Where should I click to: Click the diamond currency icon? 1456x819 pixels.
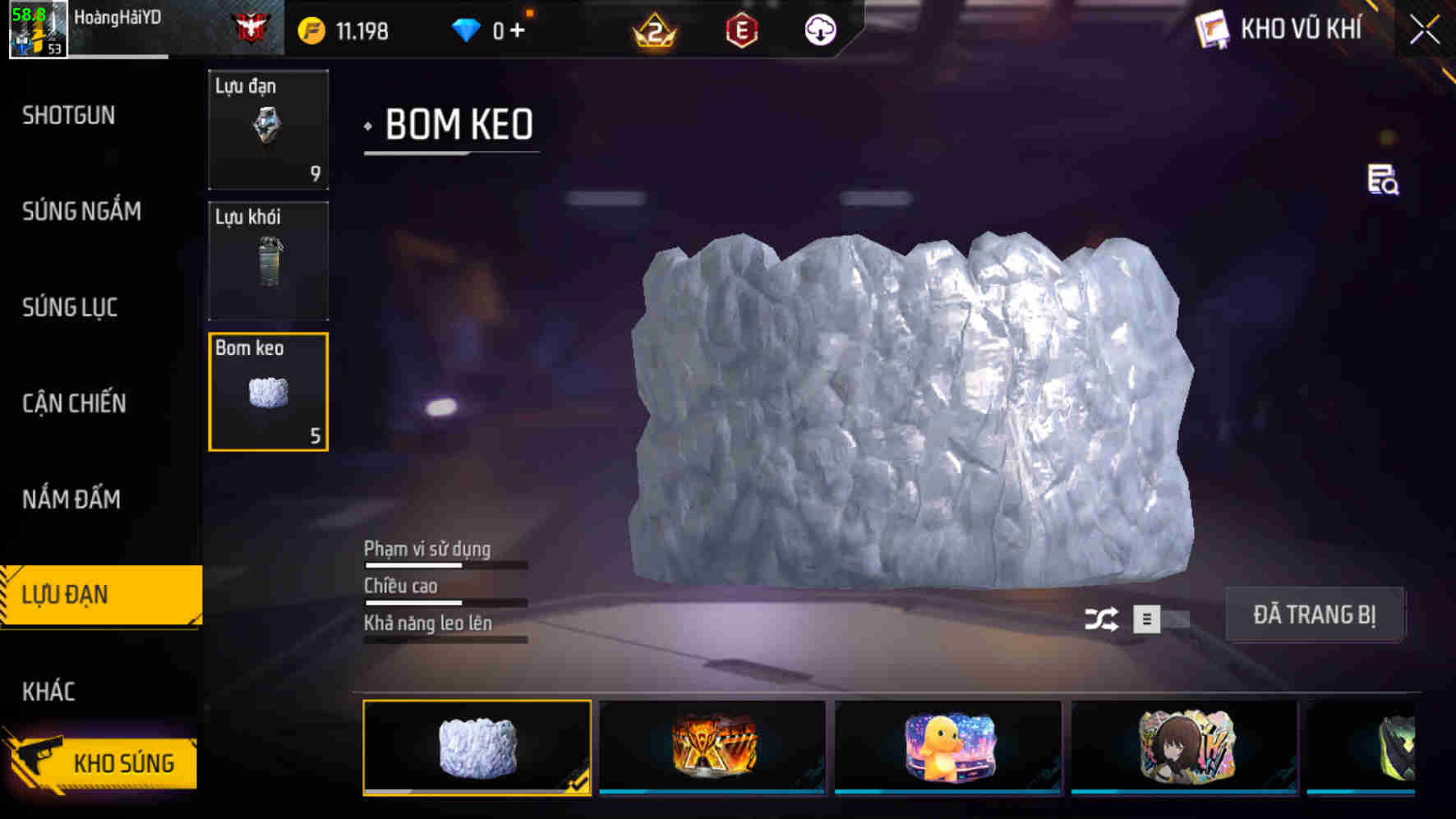(x=468, y=28)
